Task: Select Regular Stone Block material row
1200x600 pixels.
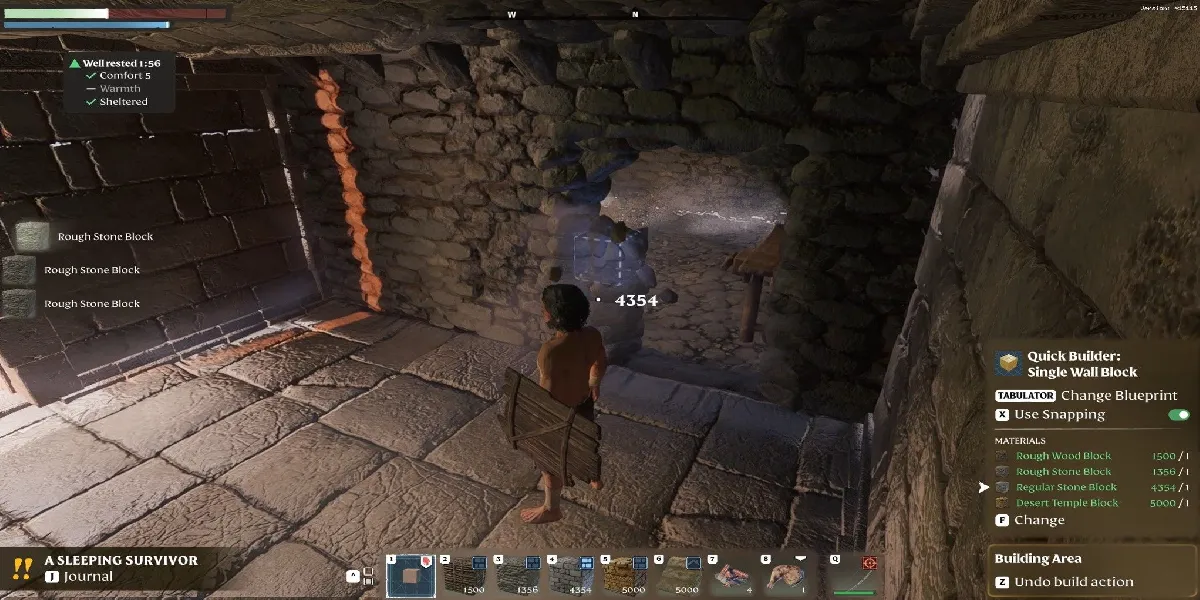Action: pyautogui.click(x=1066, y=487)
